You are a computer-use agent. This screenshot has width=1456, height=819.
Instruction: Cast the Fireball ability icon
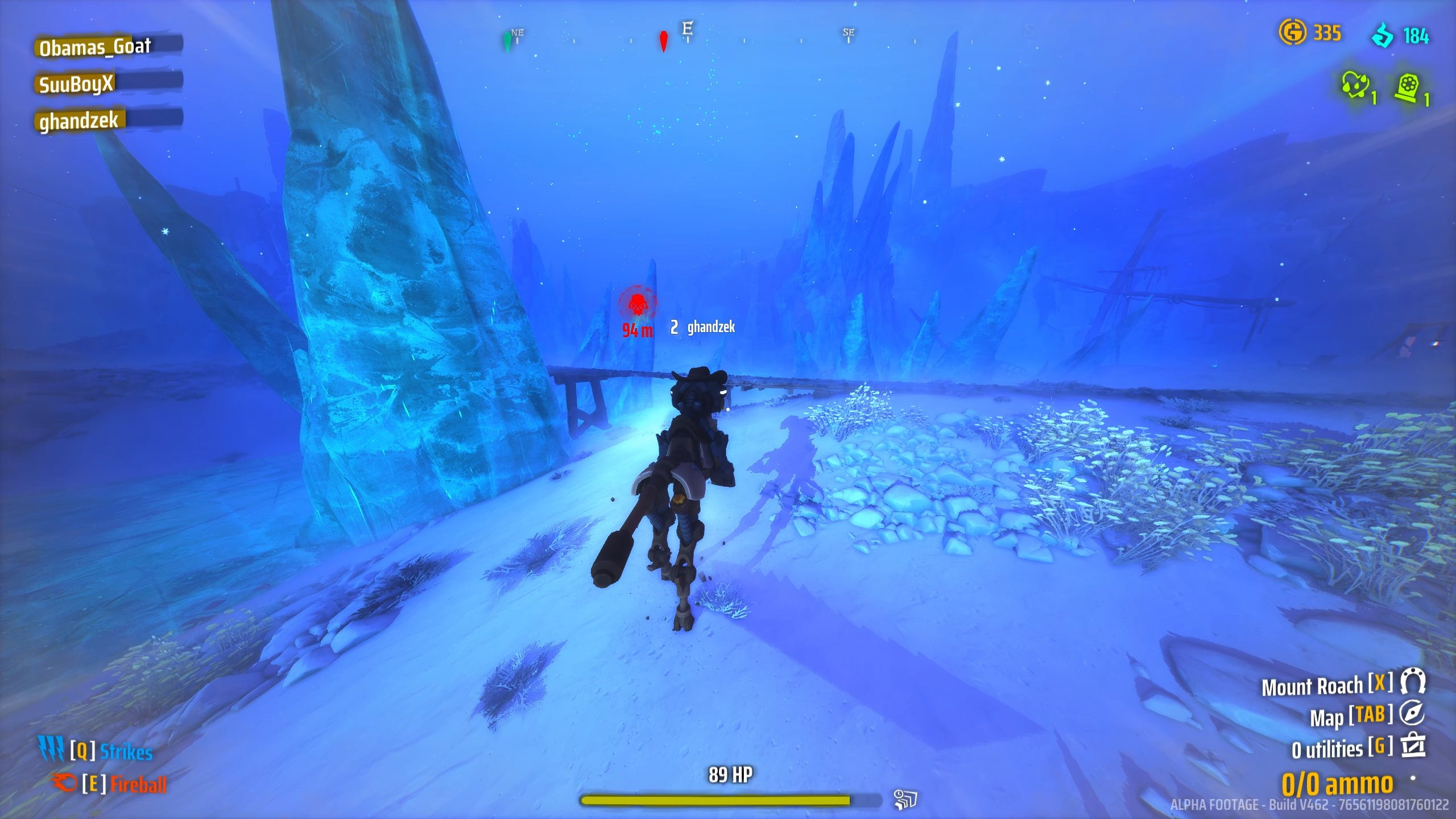[64, 783]
